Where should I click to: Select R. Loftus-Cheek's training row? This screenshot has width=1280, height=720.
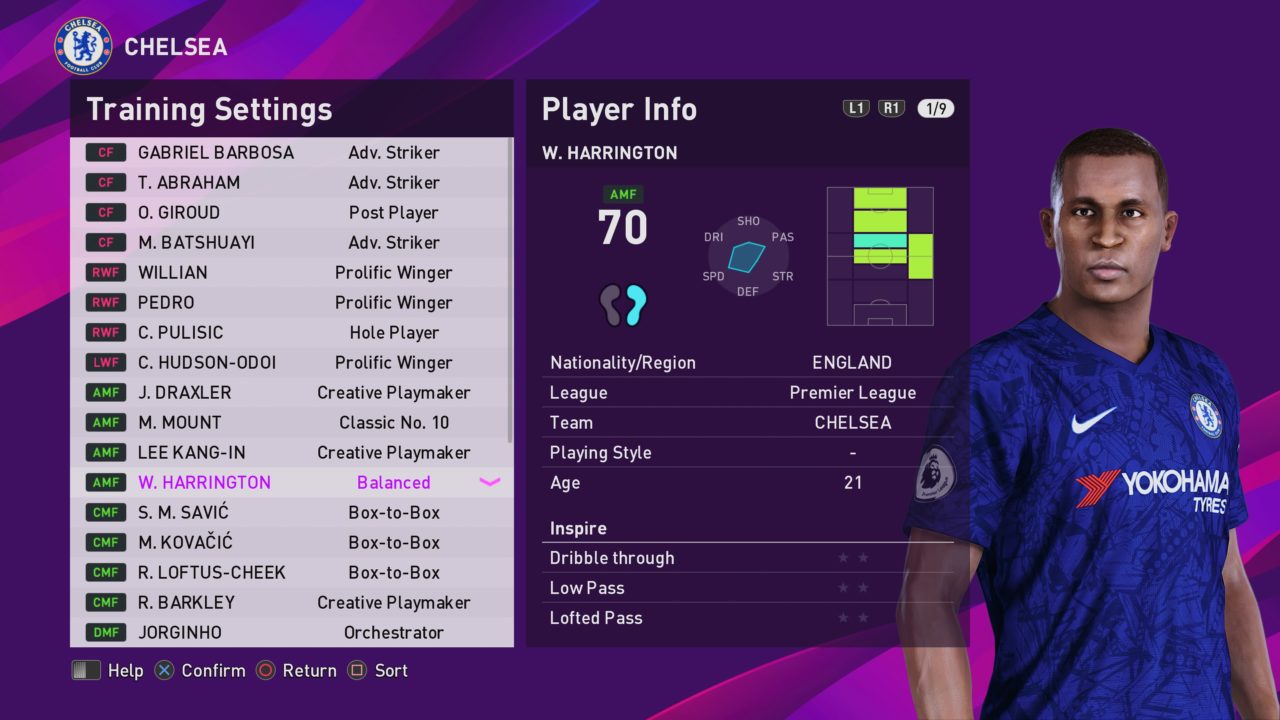click(x=290, y=573)
